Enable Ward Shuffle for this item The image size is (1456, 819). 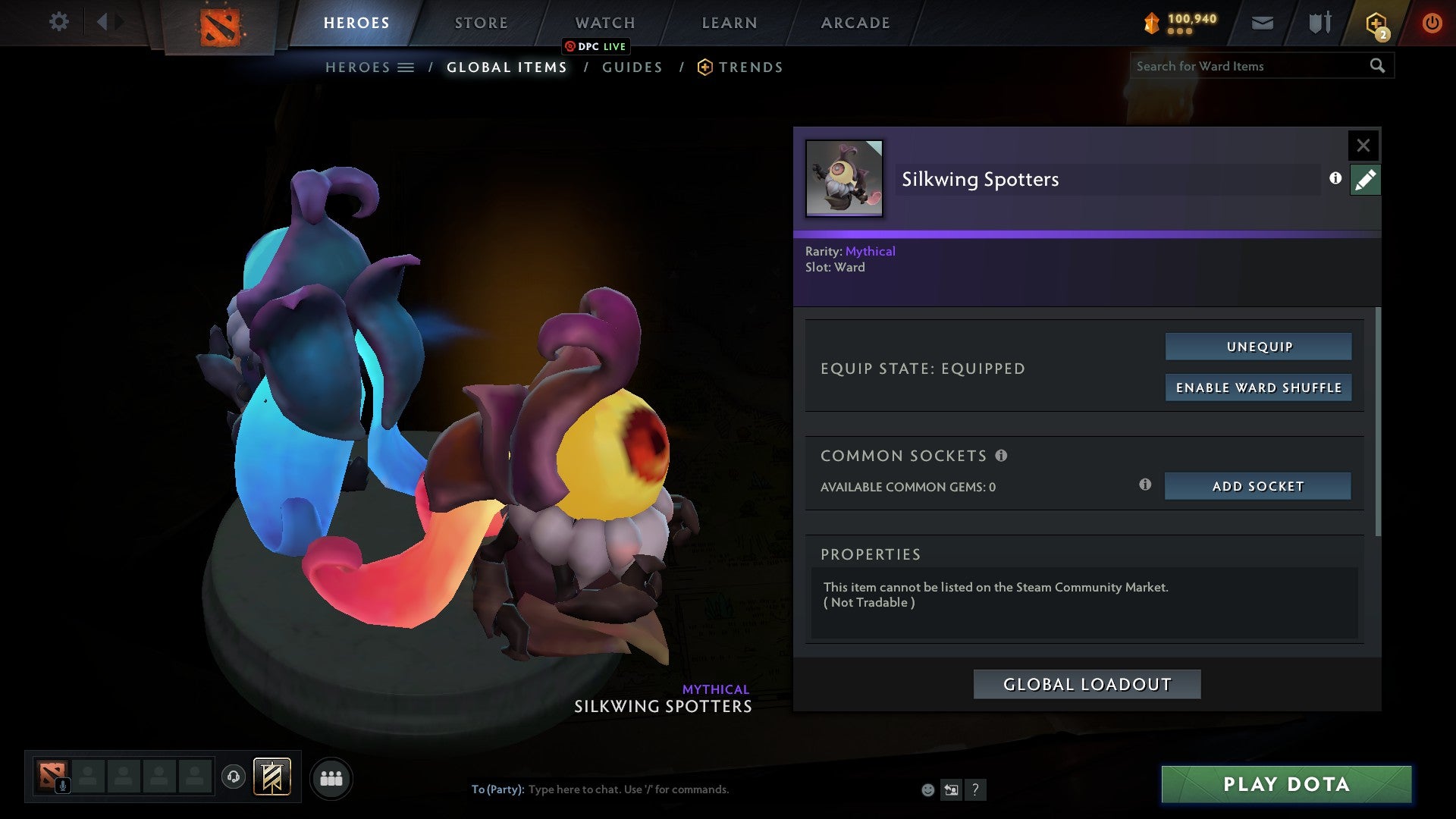tap(1258, 388)
